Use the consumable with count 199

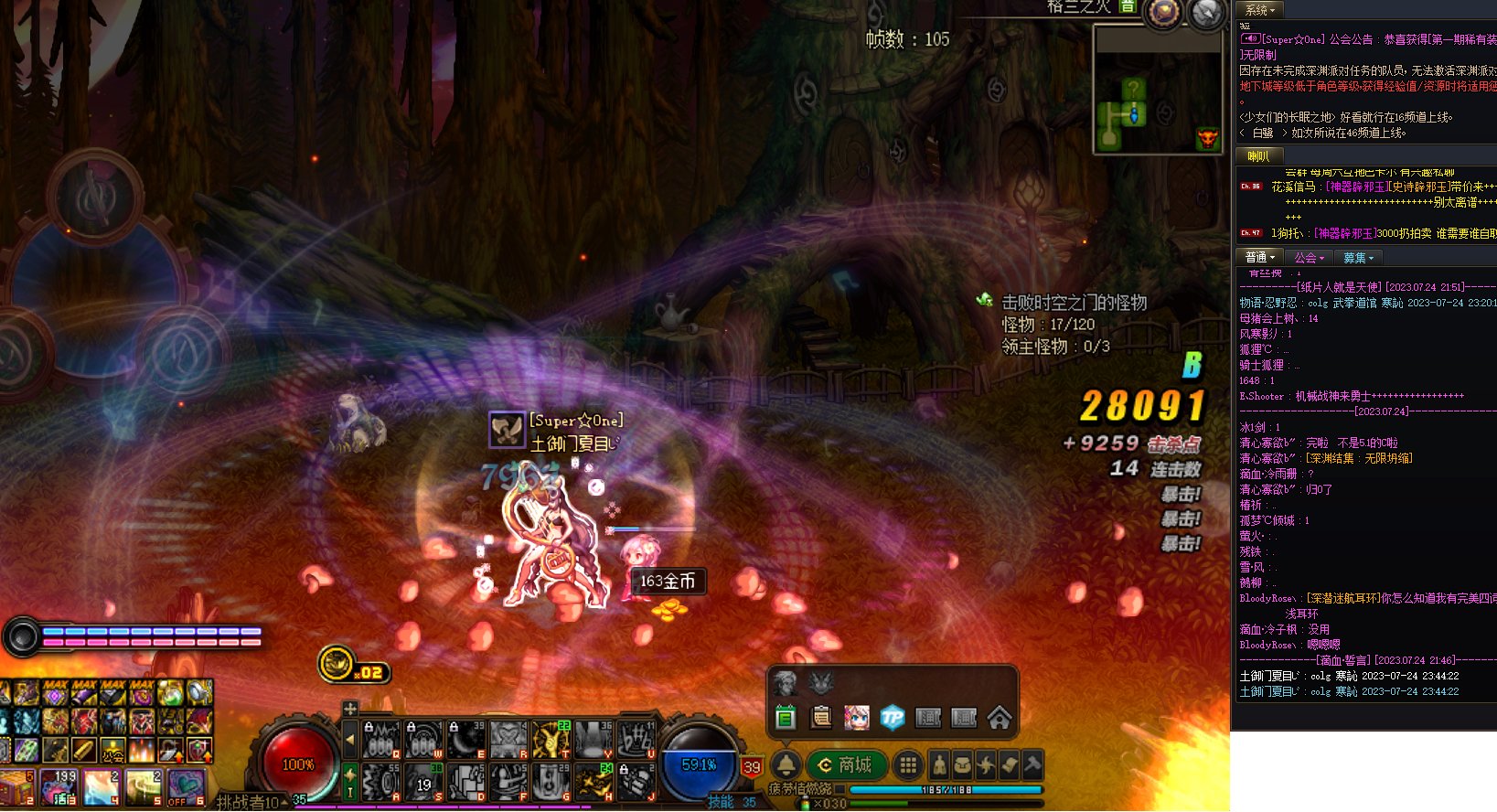click(59, 787)
